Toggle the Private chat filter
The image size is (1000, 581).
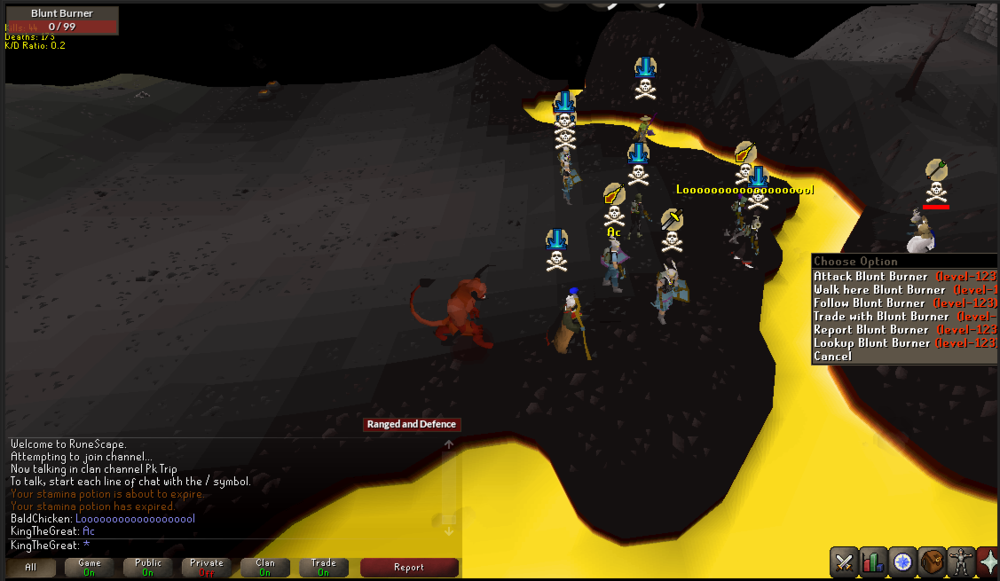(207, 567)
